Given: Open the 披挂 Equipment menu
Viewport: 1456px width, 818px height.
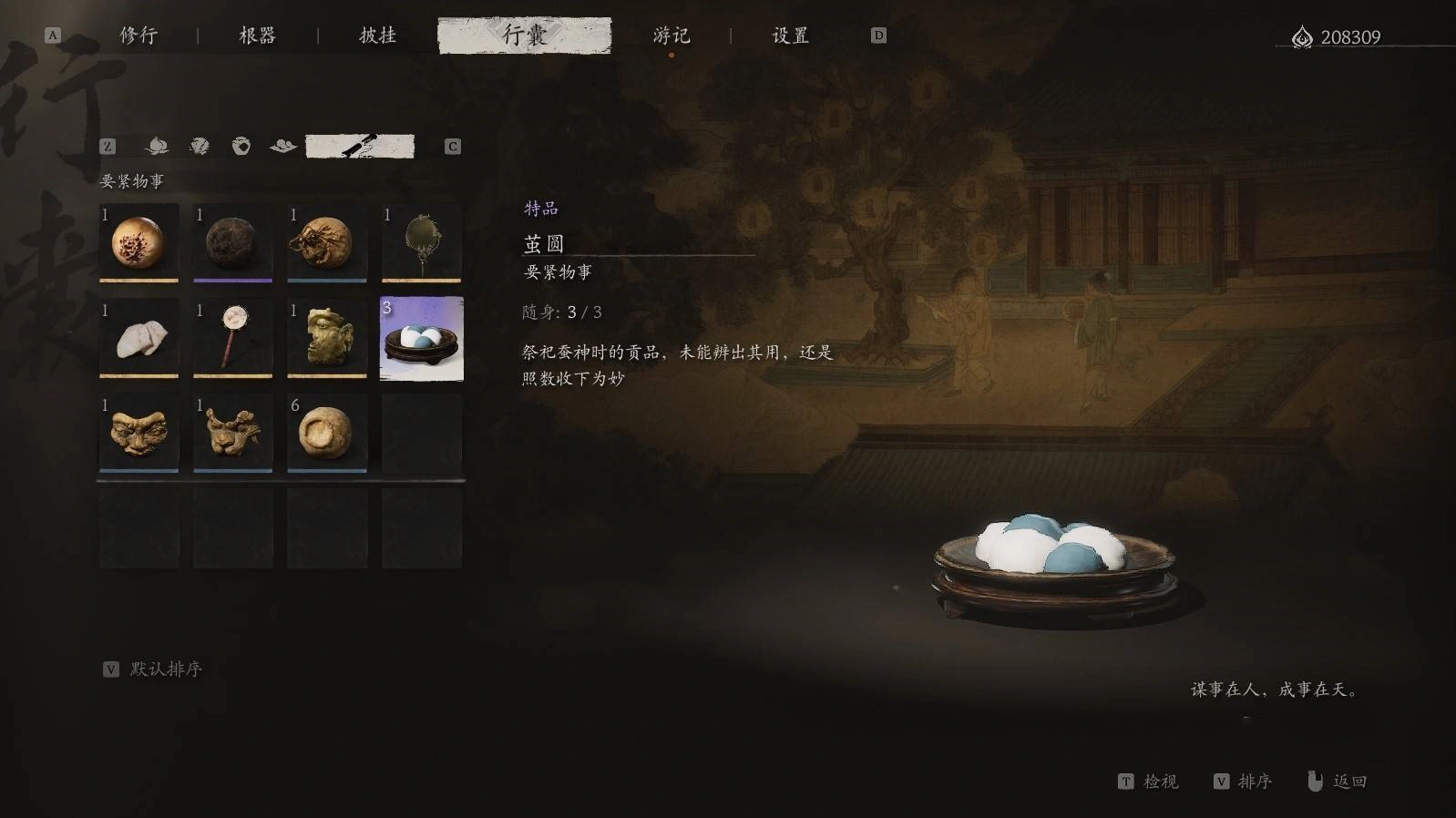Looking at the screenshot, I should (x=375, y=36).
